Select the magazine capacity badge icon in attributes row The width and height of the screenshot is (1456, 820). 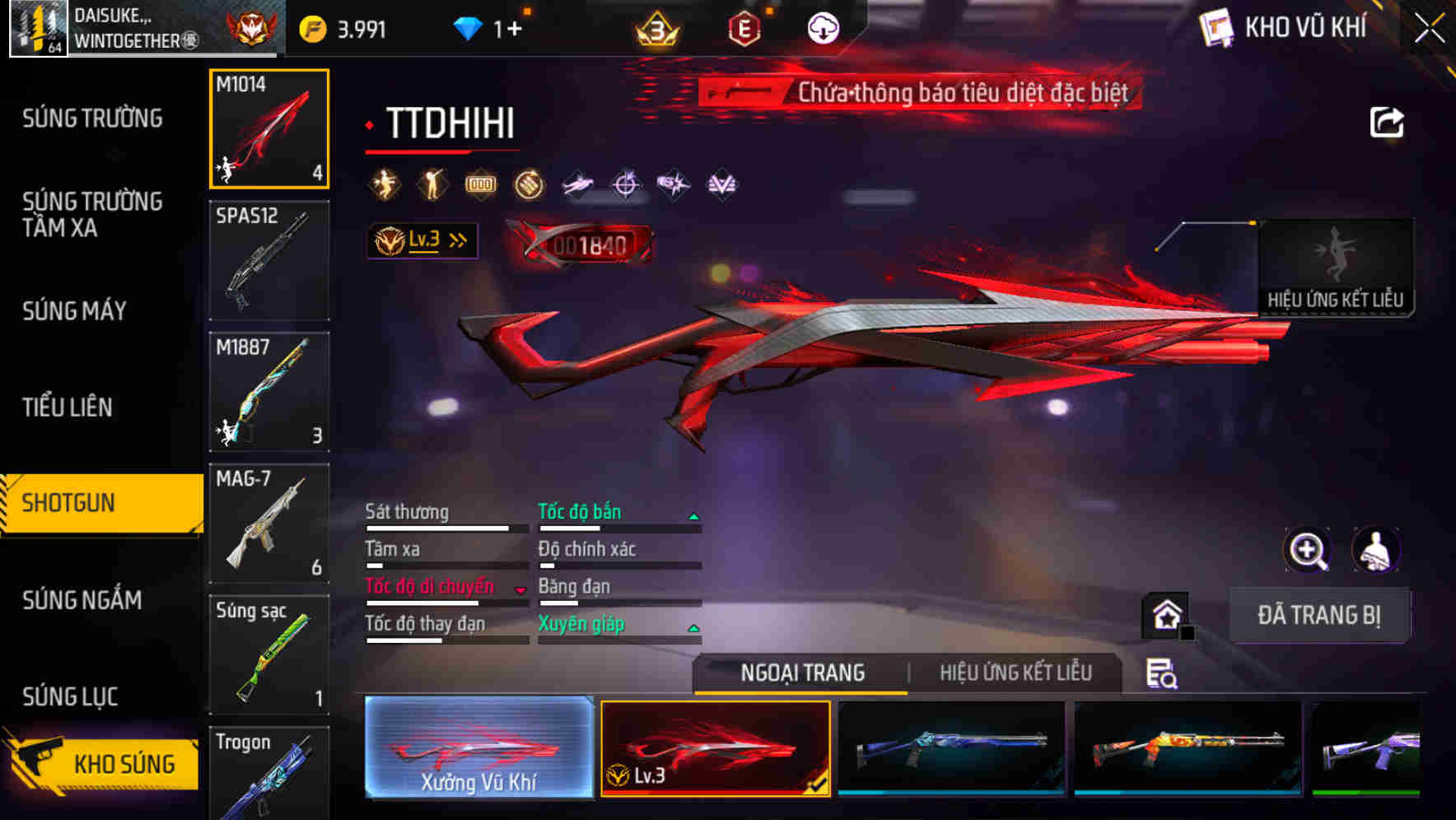click(483, 184)
